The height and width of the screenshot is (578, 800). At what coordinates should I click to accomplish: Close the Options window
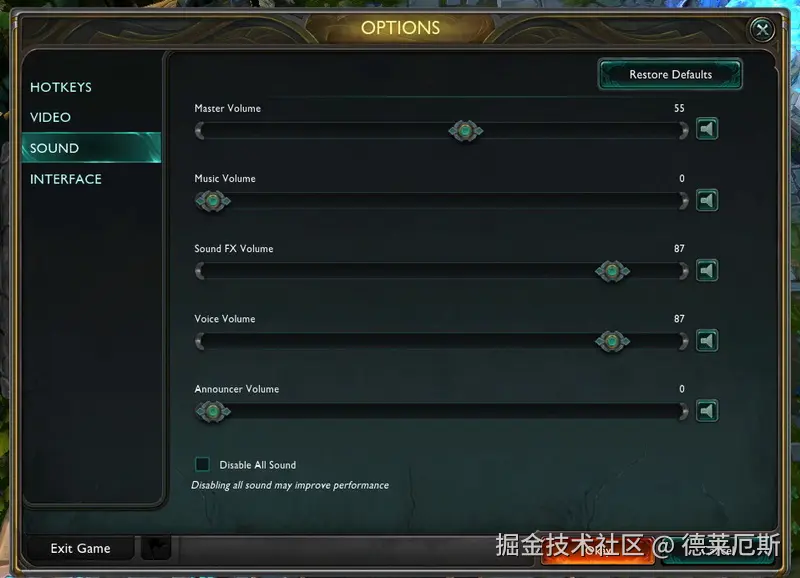click(763, 30)
